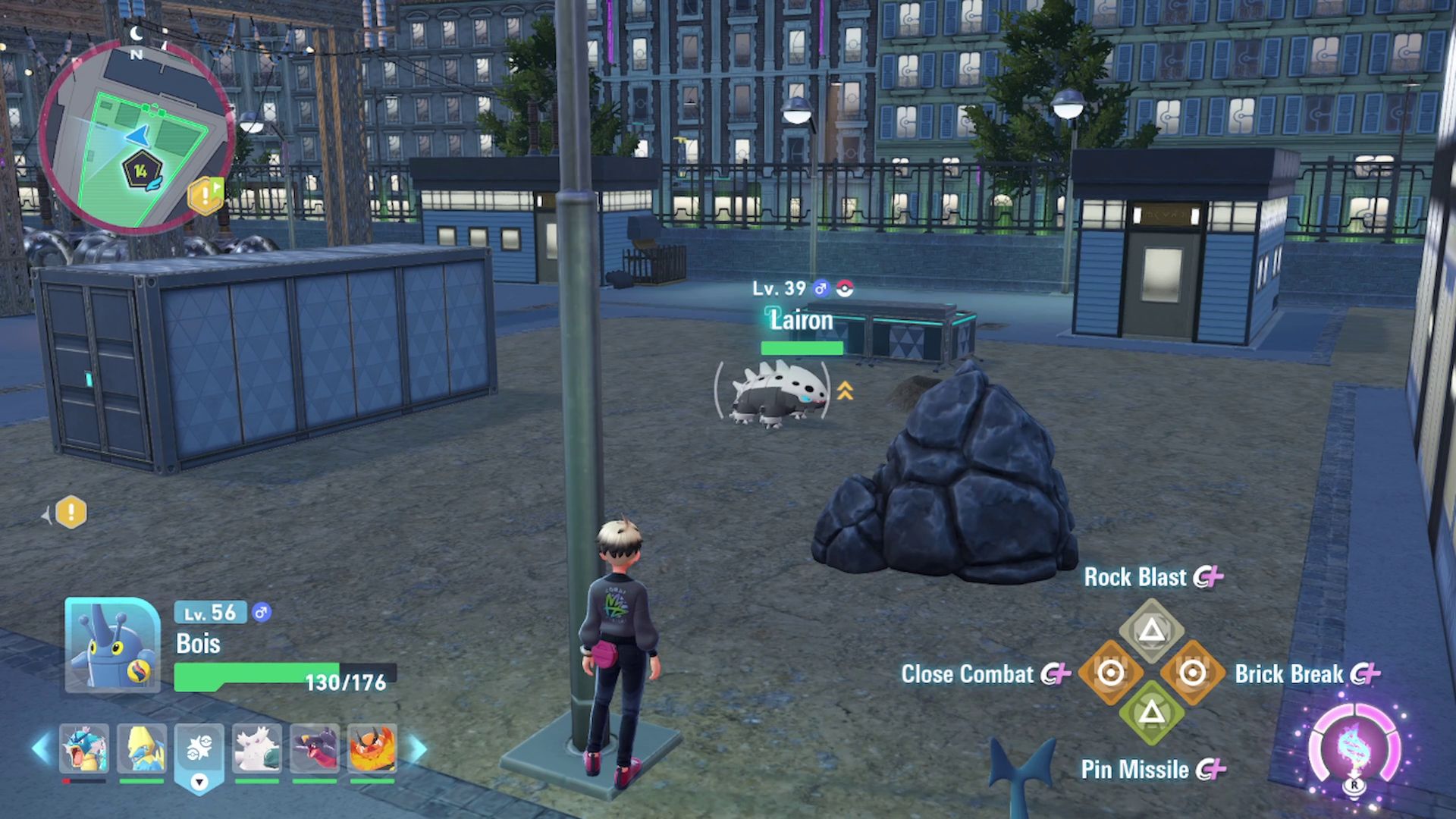The width and height of the screenshot is (1456, 819).
Task: Activate the Mega Evolution gauge
Action: tap(1354, 747)
